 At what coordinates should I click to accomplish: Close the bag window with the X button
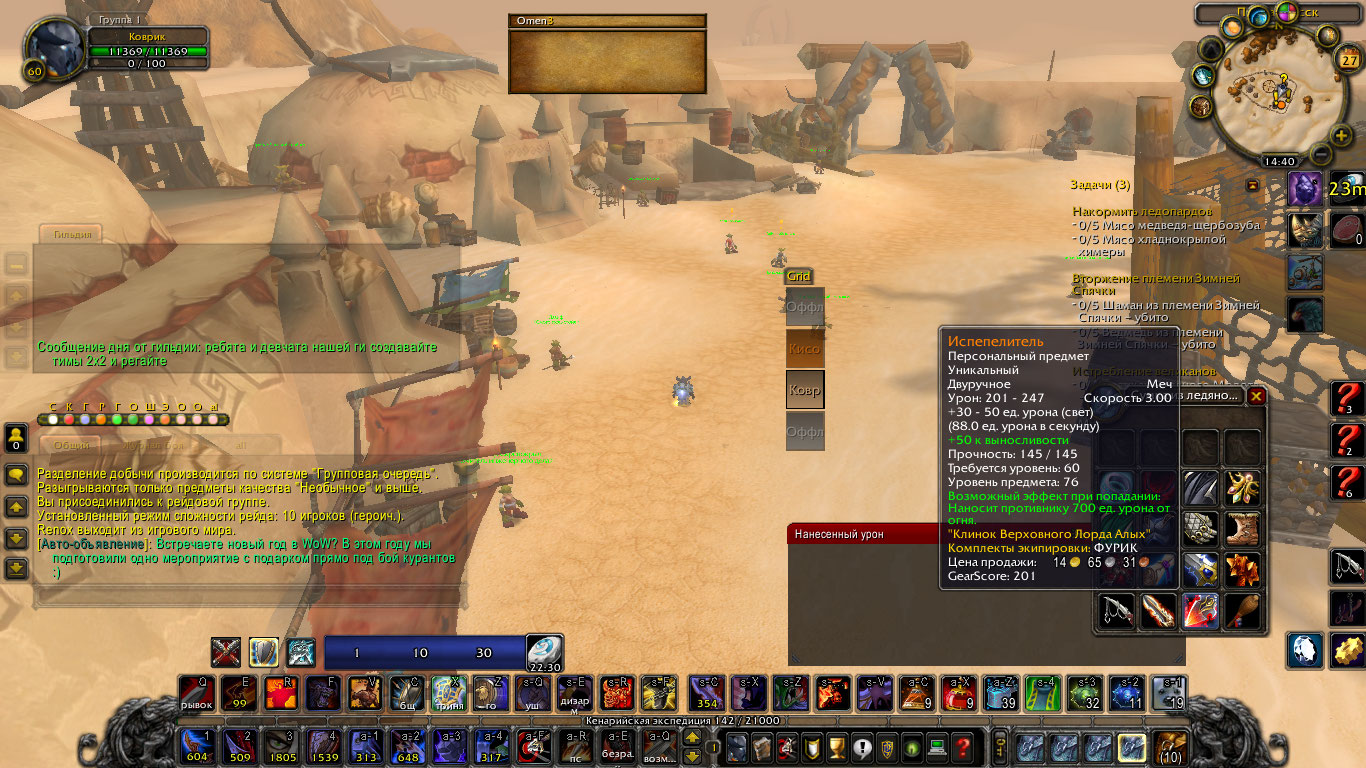click(x=1257, y=396)
